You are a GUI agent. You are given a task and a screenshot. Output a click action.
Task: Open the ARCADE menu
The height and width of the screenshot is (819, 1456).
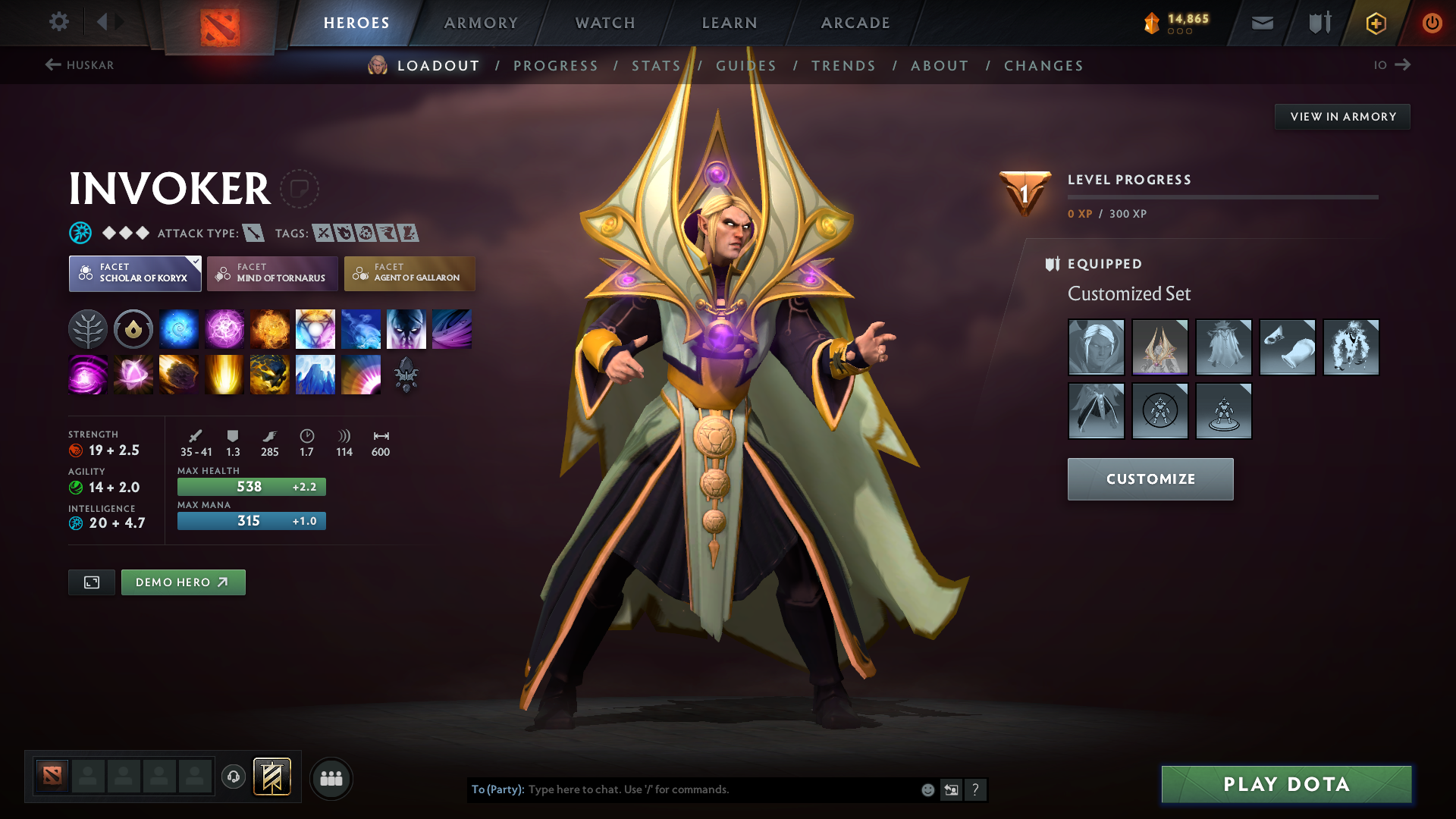855,23
